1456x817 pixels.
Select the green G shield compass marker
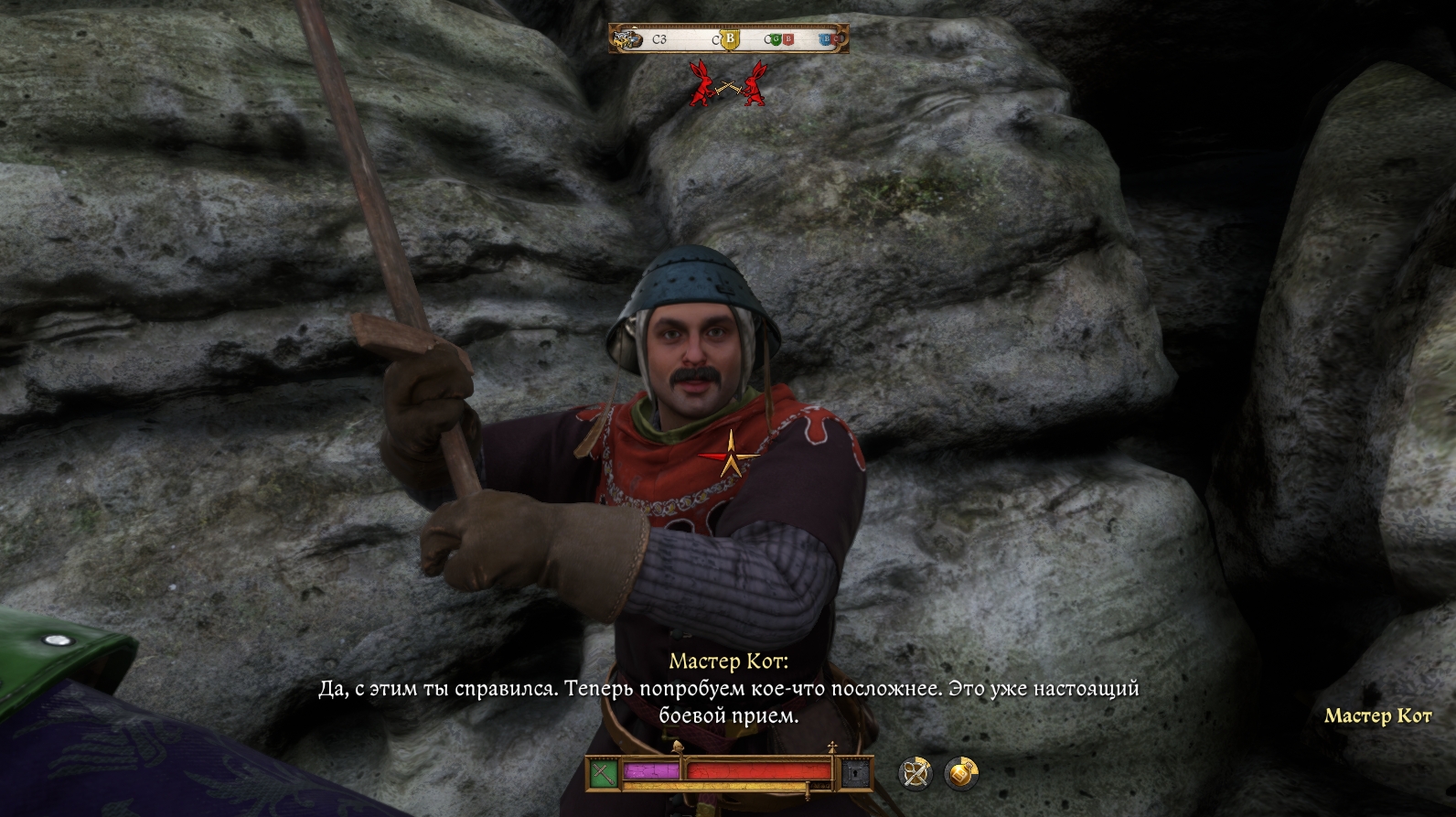[x=776, y=39]
